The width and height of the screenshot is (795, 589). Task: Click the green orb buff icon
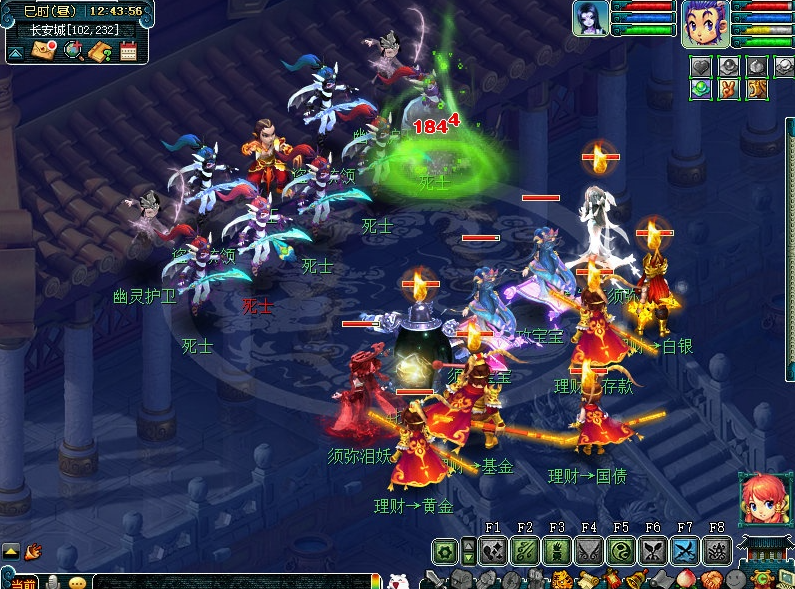pyautogui.click(x=701, y=89)
